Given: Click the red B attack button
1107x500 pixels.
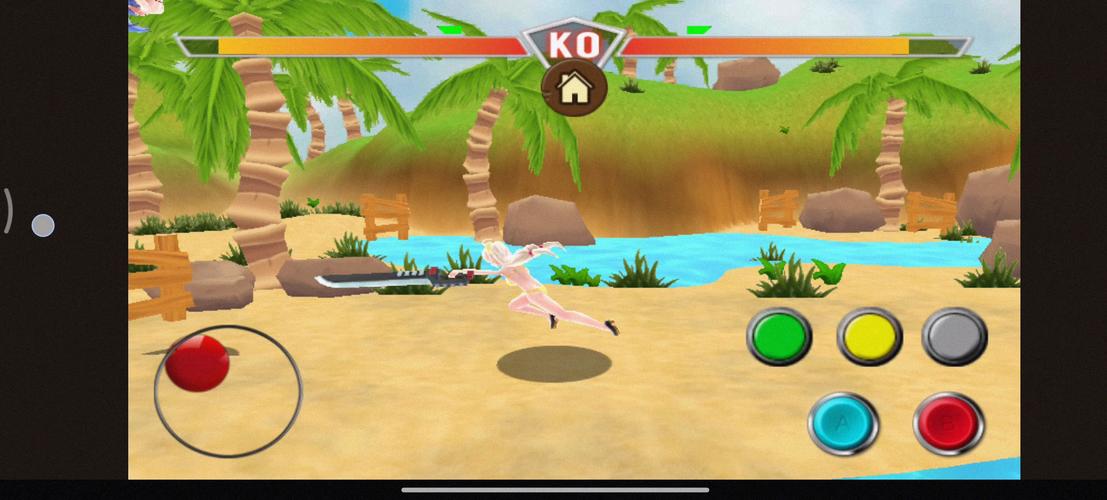Looking at the screenshot, I should click(x=948, y=424).
